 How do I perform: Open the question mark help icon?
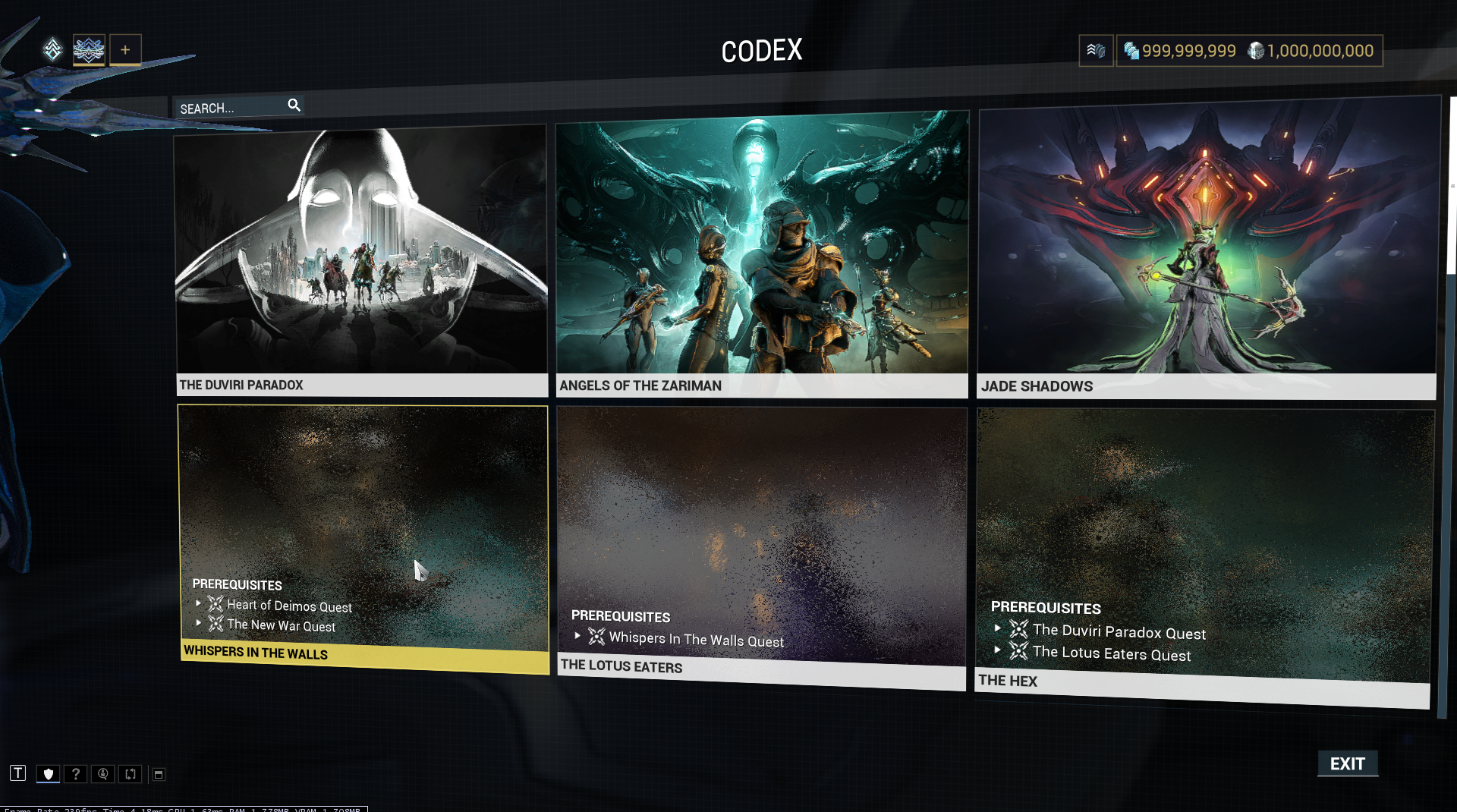(x=75, y=774)
